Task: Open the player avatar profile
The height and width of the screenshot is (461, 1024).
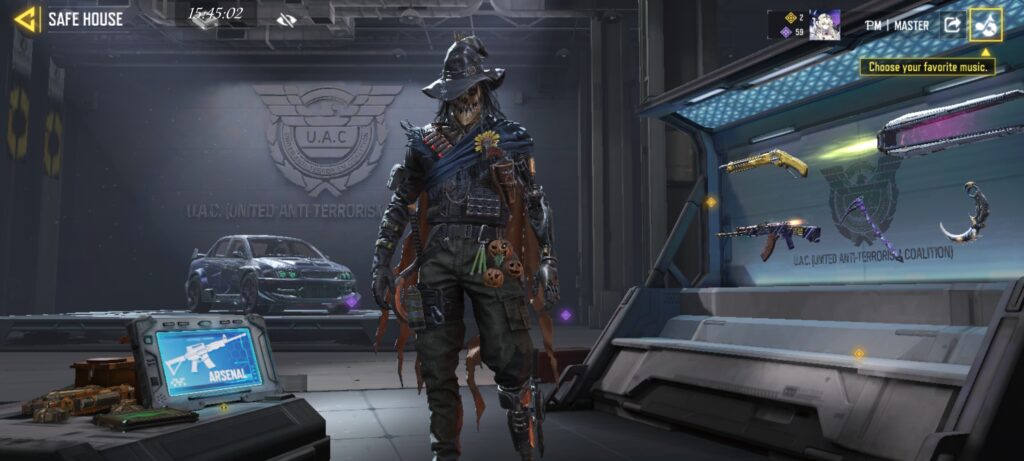Action: [x=824, y=25]
